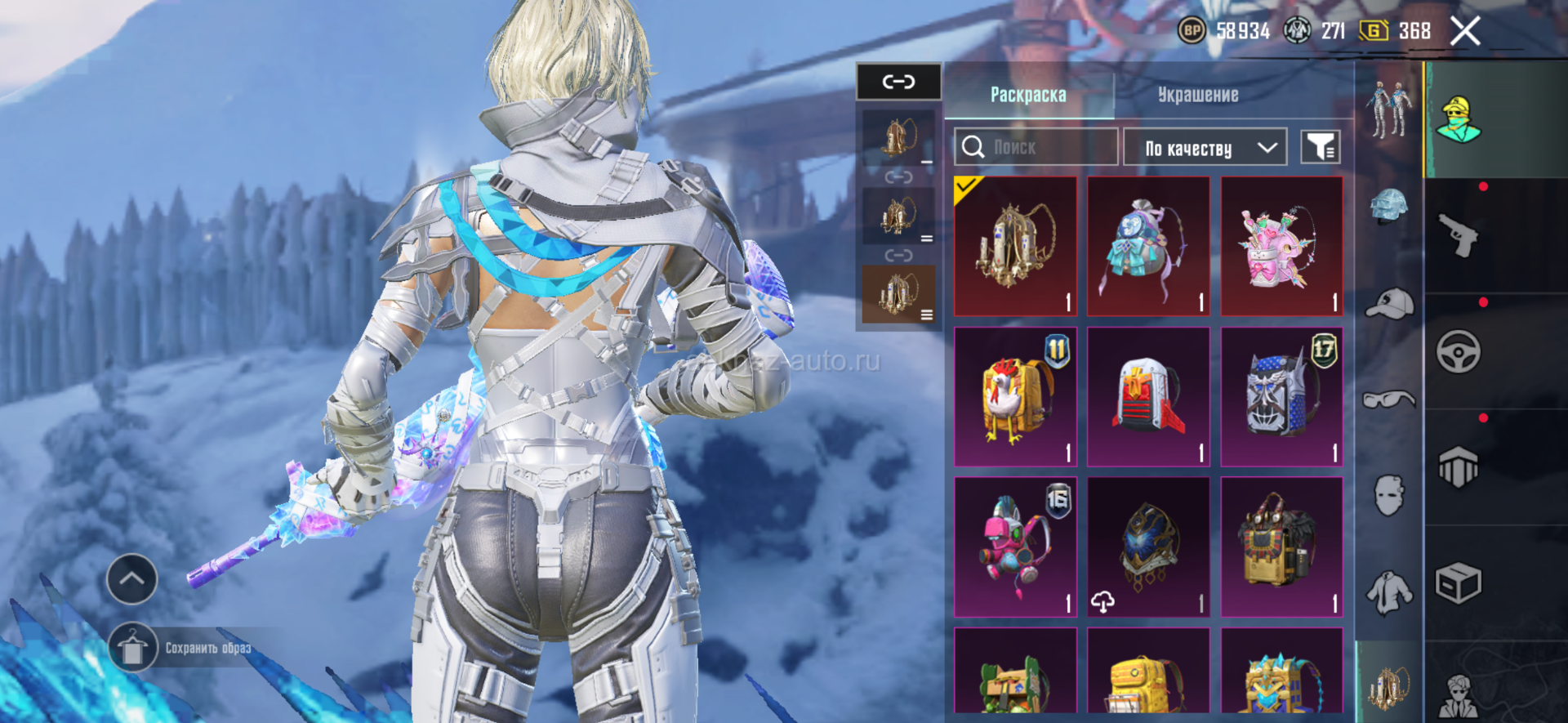Image resolution: width=1568 pixels, height=723 pixels.
Task: Switch to the Украшение tab
Action: click(x=1197, y=96)
